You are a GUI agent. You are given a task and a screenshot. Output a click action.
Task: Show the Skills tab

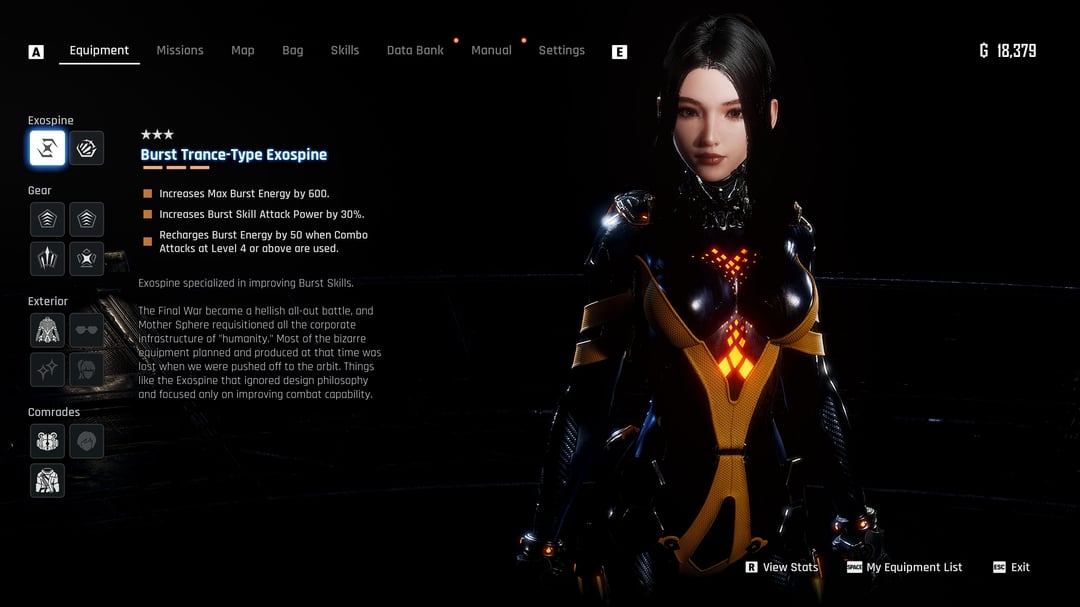click(345, 50)
